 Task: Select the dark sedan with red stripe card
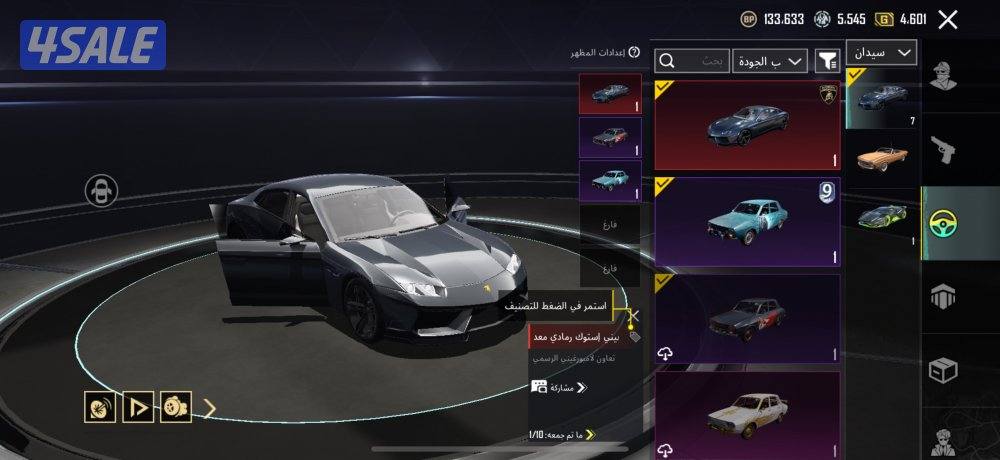pos(747,318)
